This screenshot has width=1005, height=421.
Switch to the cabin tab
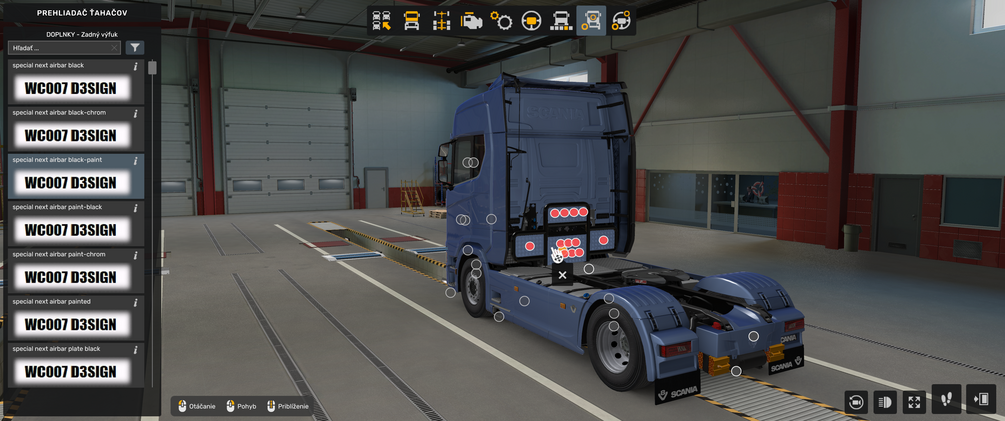click(411, 21)
